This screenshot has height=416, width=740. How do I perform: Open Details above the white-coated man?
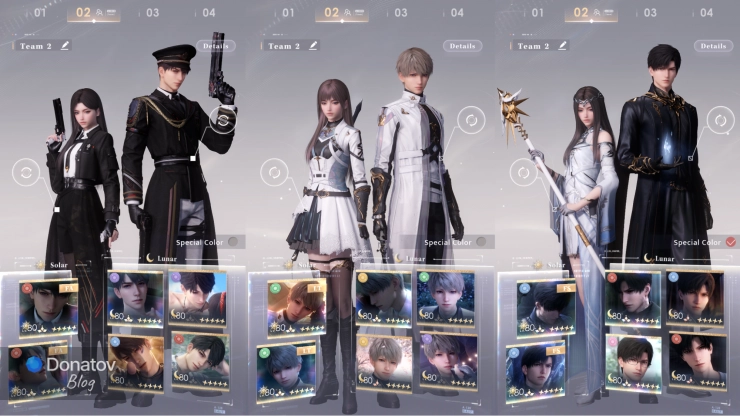point(462,46)
